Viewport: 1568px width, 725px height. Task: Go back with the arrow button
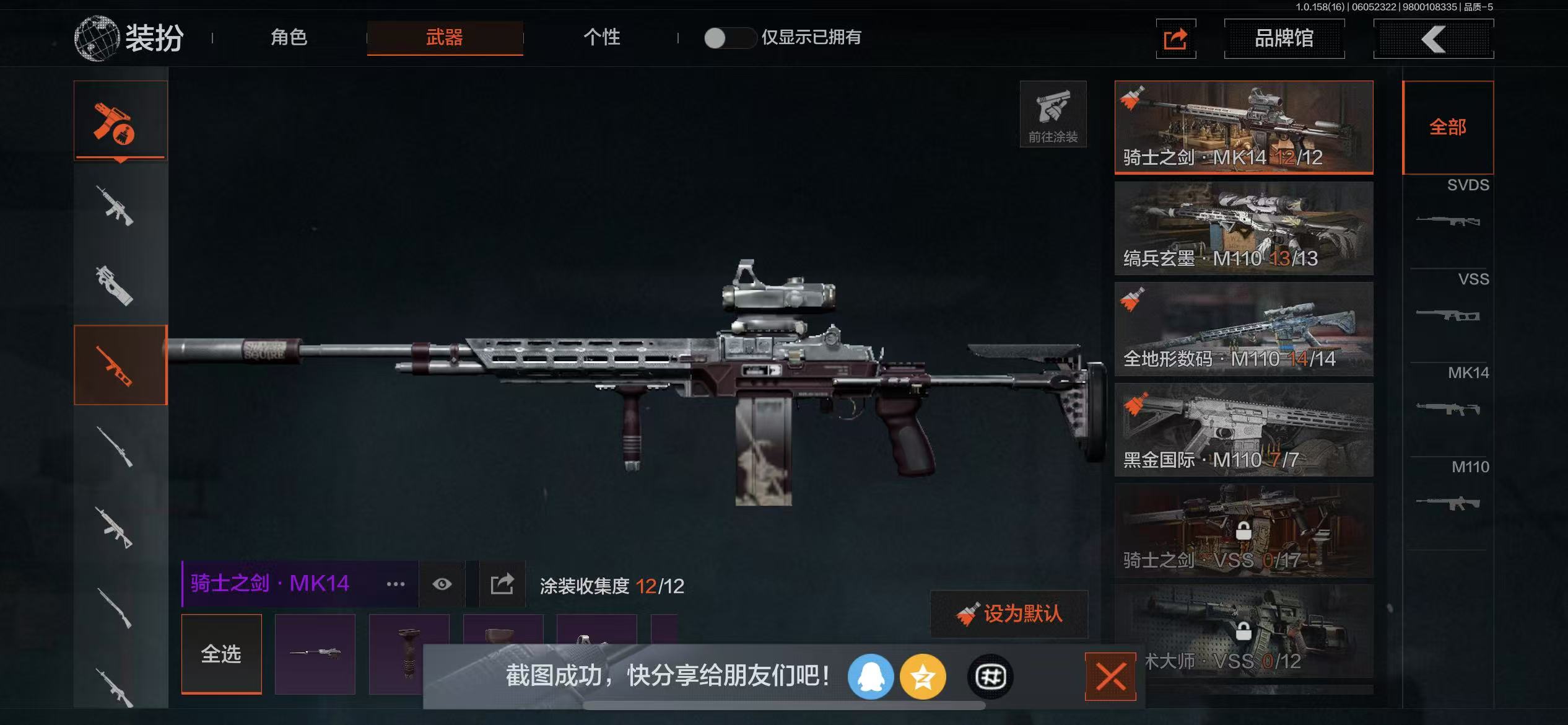[1433, 39]
